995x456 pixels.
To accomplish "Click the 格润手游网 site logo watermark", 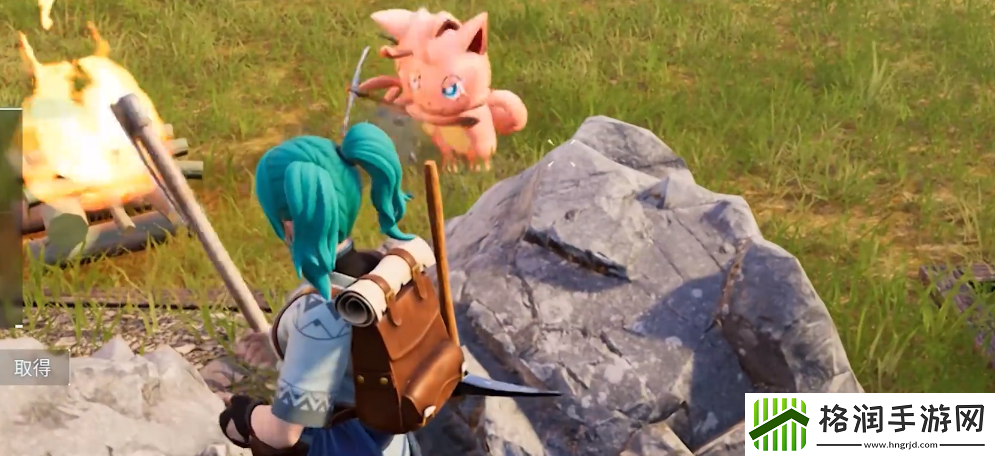I will pos(868,424).
